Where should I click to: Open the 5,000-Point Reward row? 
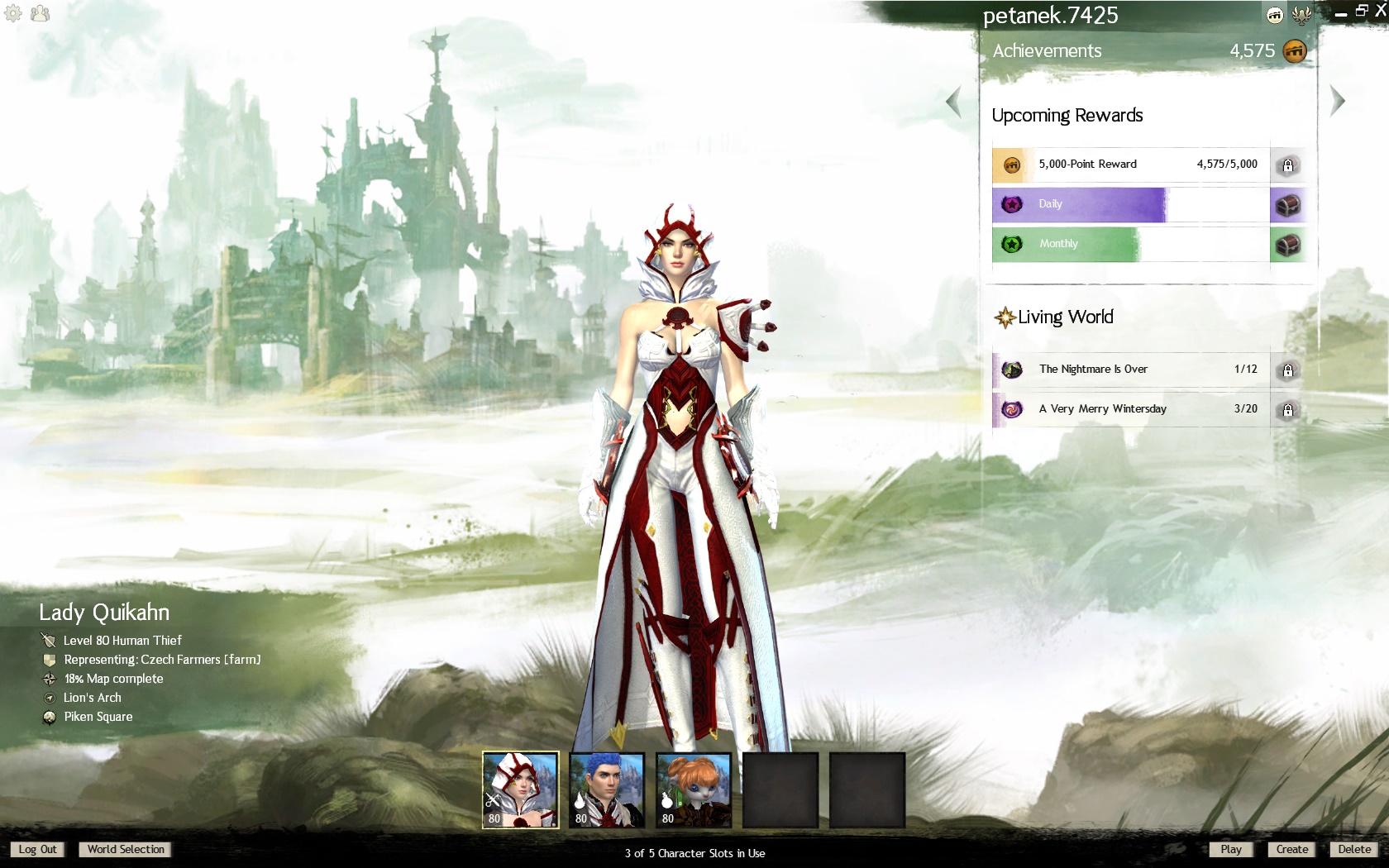[1130, 165]
